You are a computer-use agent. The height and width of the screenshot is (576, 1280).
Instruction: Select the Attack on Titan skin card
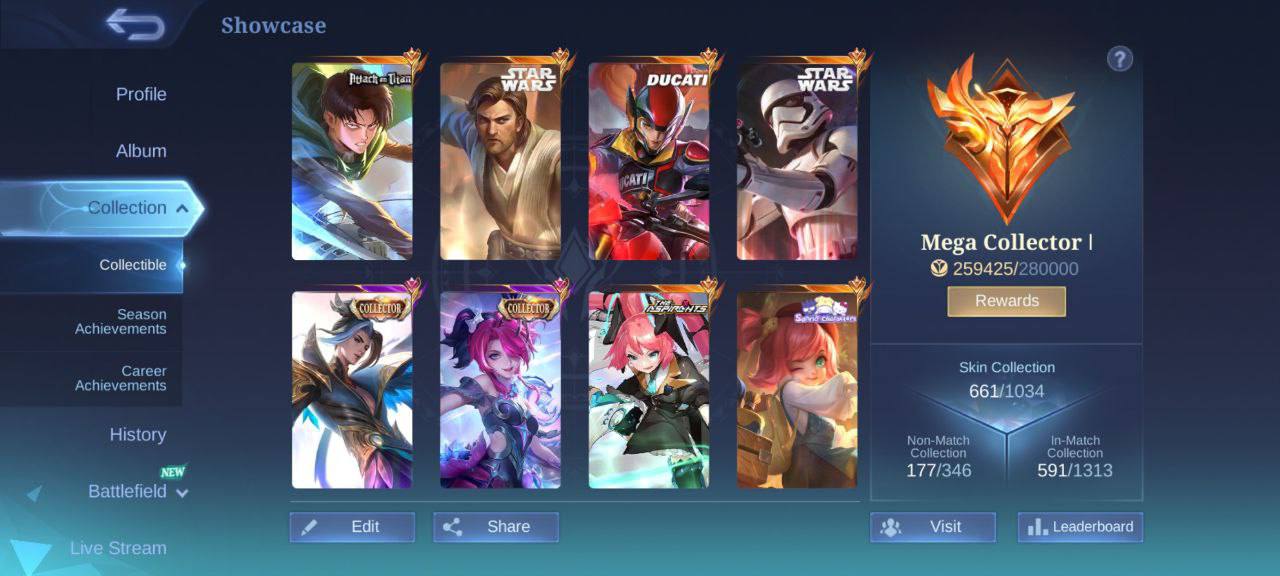(x=352, y=161)
